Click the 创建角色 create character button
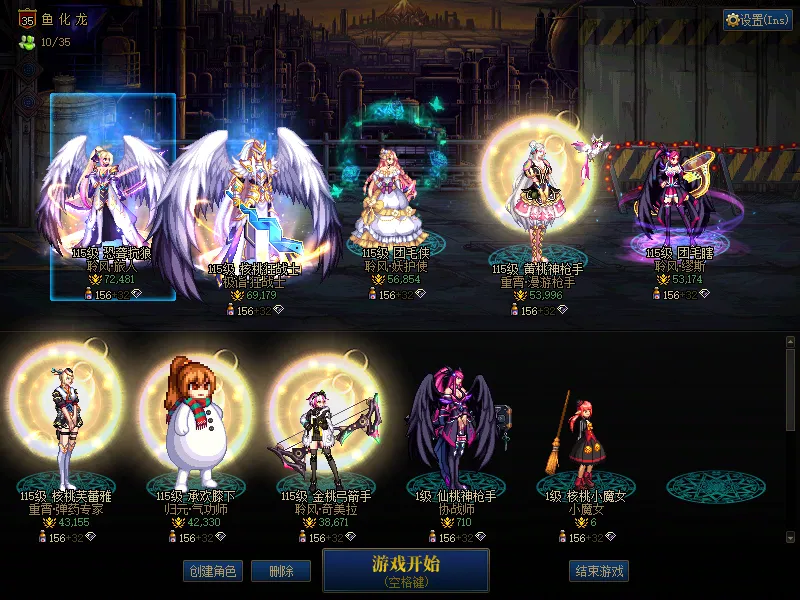800x600 pixels. (x=212, y=571)
